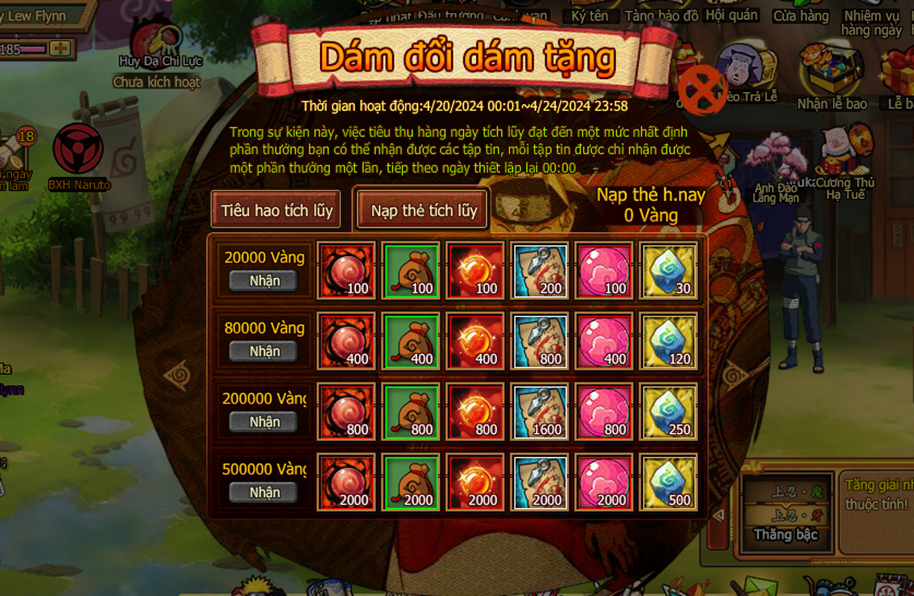914x596 pixels.
Task: Claim the 200000 Vàng reward with Nhận
Action: coord(264,422)
